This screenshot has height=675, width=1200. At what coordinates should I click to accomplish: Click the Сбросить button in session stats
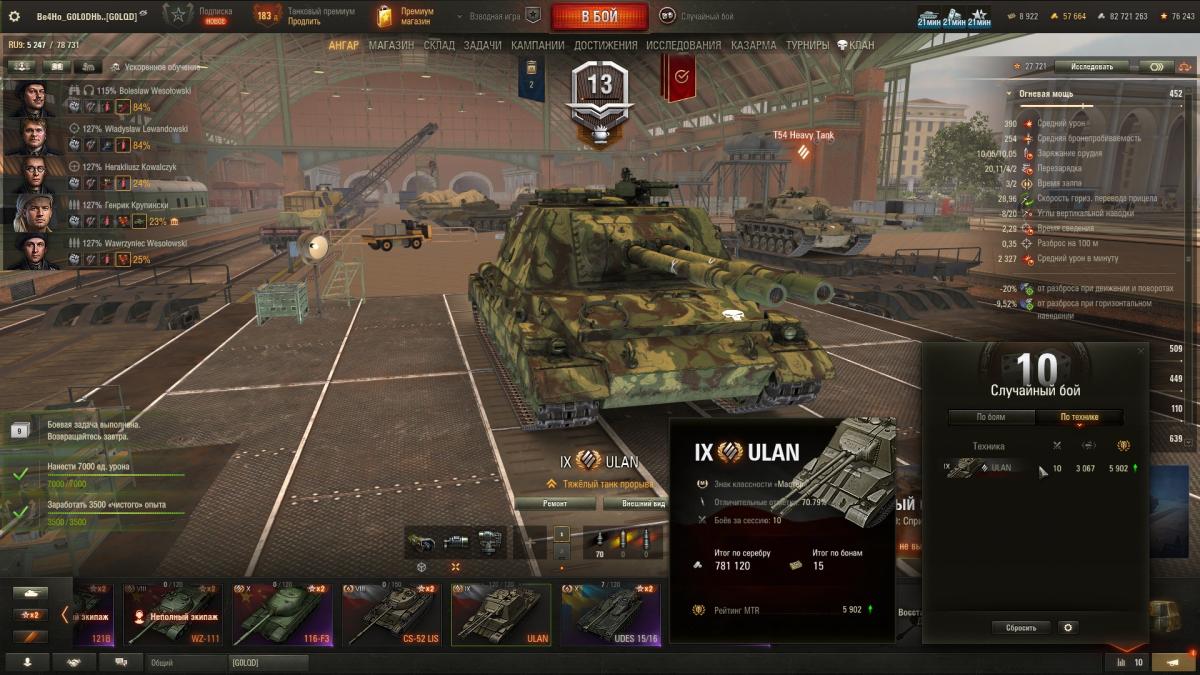click(x=1021, y=627)
